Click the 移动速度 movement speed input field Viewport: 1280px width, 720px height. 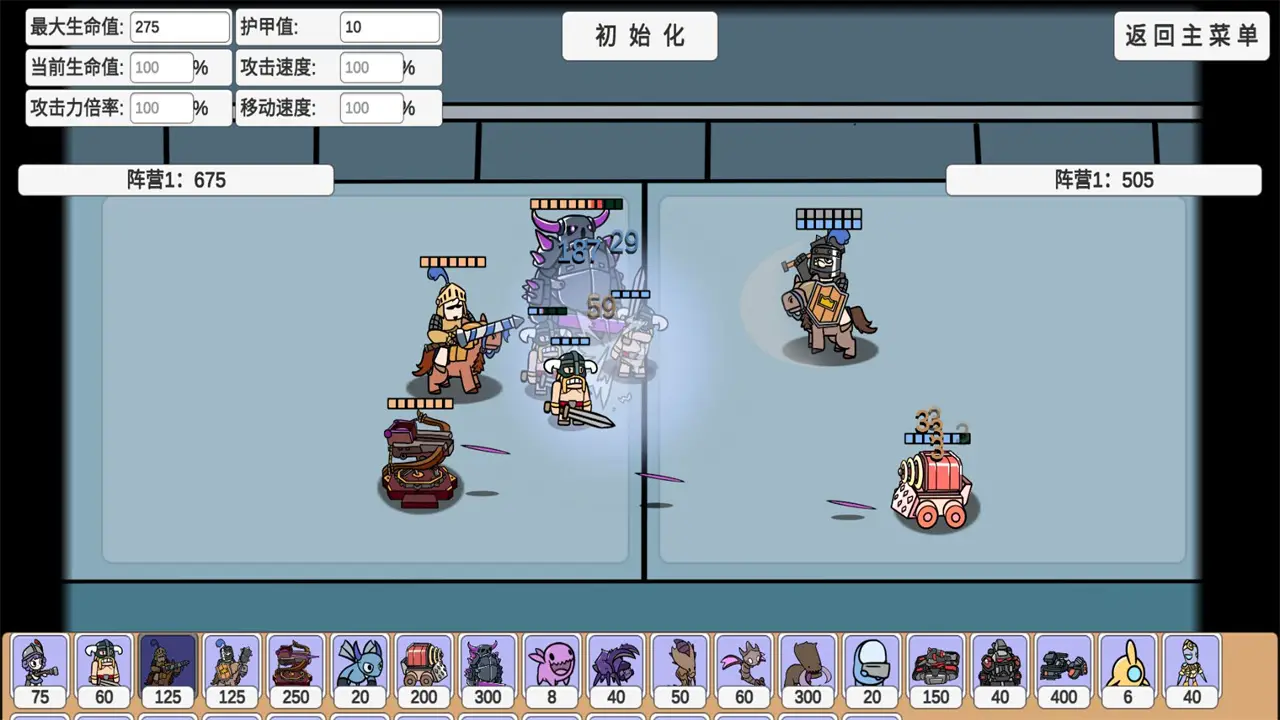coord(370,108)
